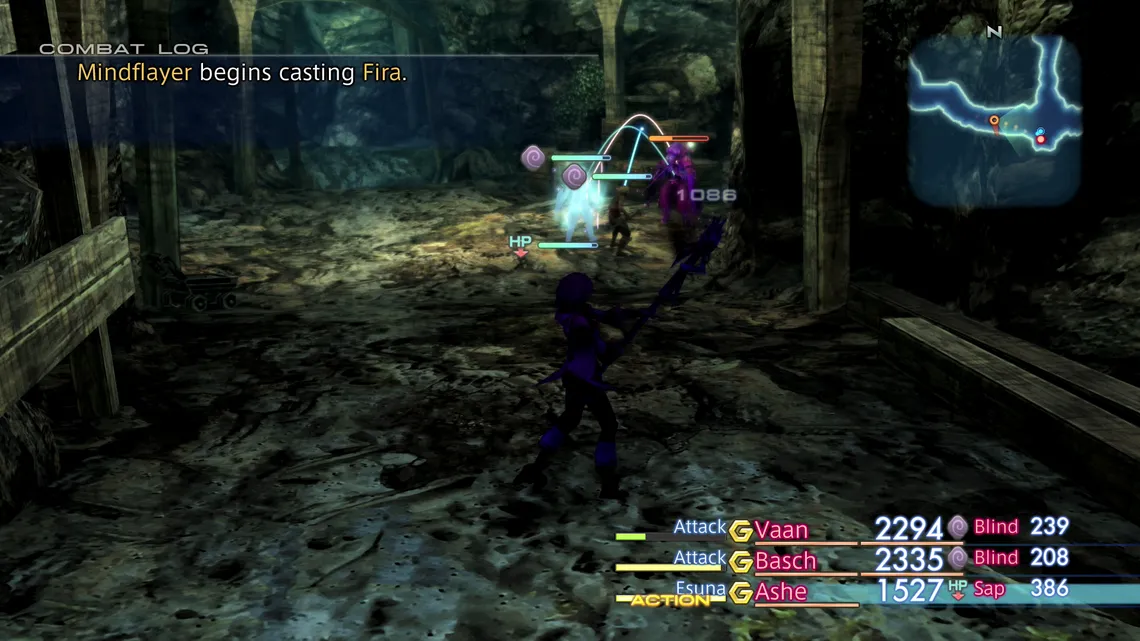Toggle Basch's gambit G icon
Screen dimensions: 1140x641
(x=740, y=562)
